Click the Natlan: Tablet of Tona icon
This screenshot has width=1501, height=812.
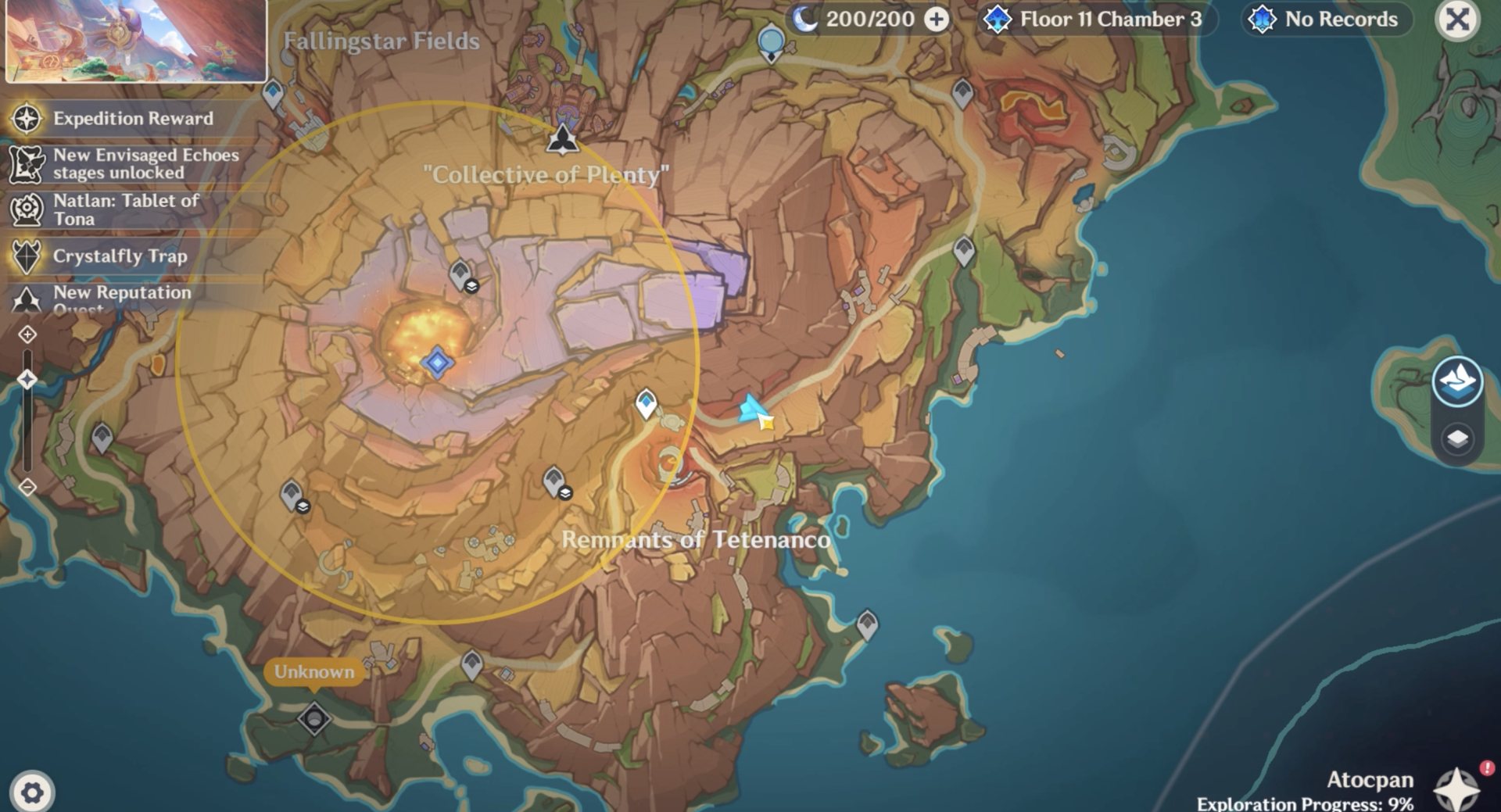coord(26,209)
